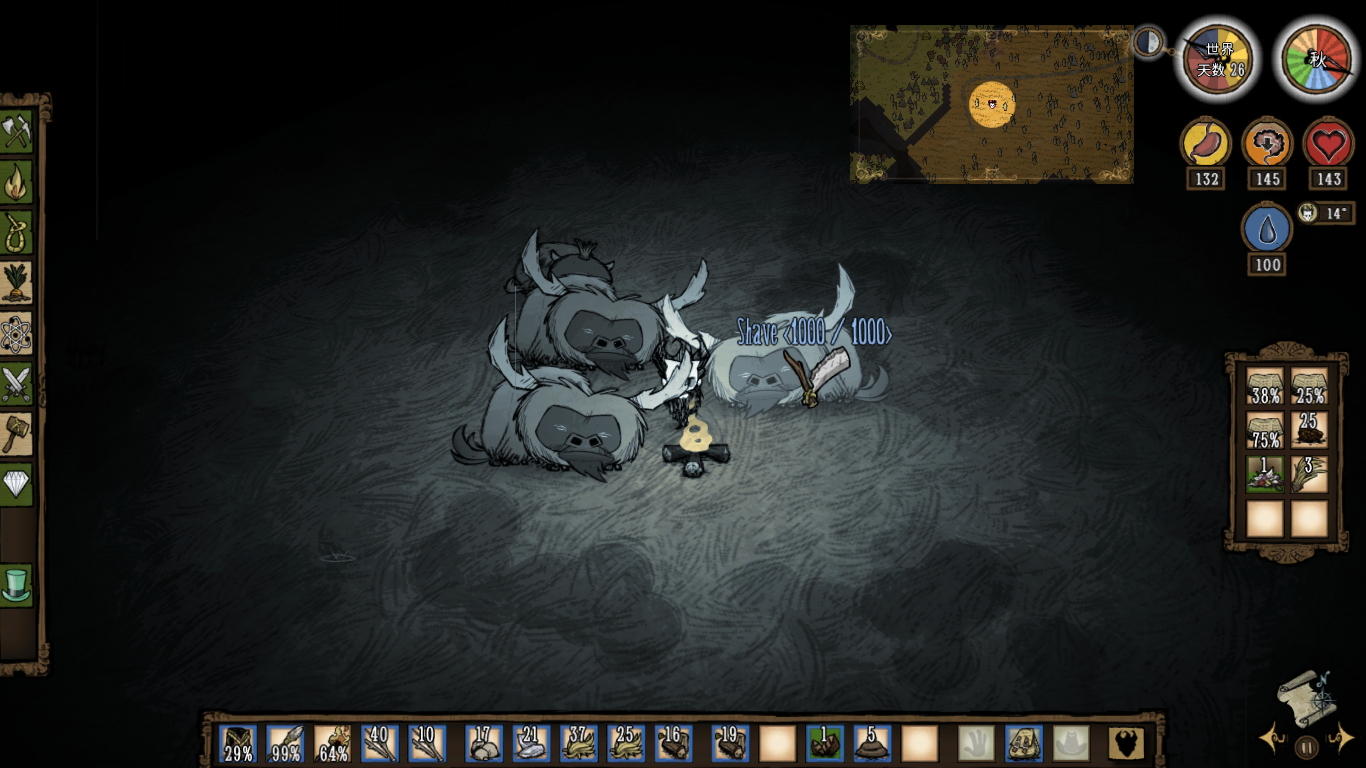This screenshot has width=1366, height=768.
Task: Open the Dress top hat crafting tab
Action: click(x=17, y=585)
